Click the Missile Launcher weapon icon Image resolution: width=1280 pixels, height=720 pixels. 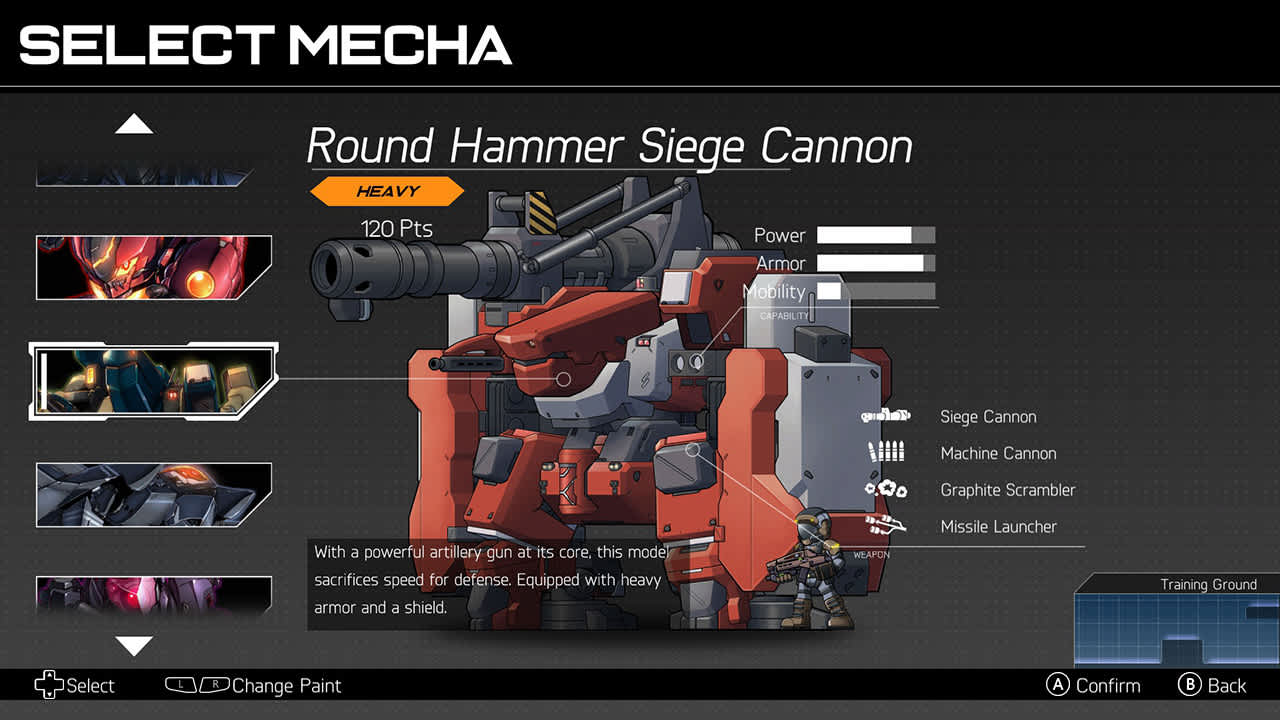pos(886,527)
